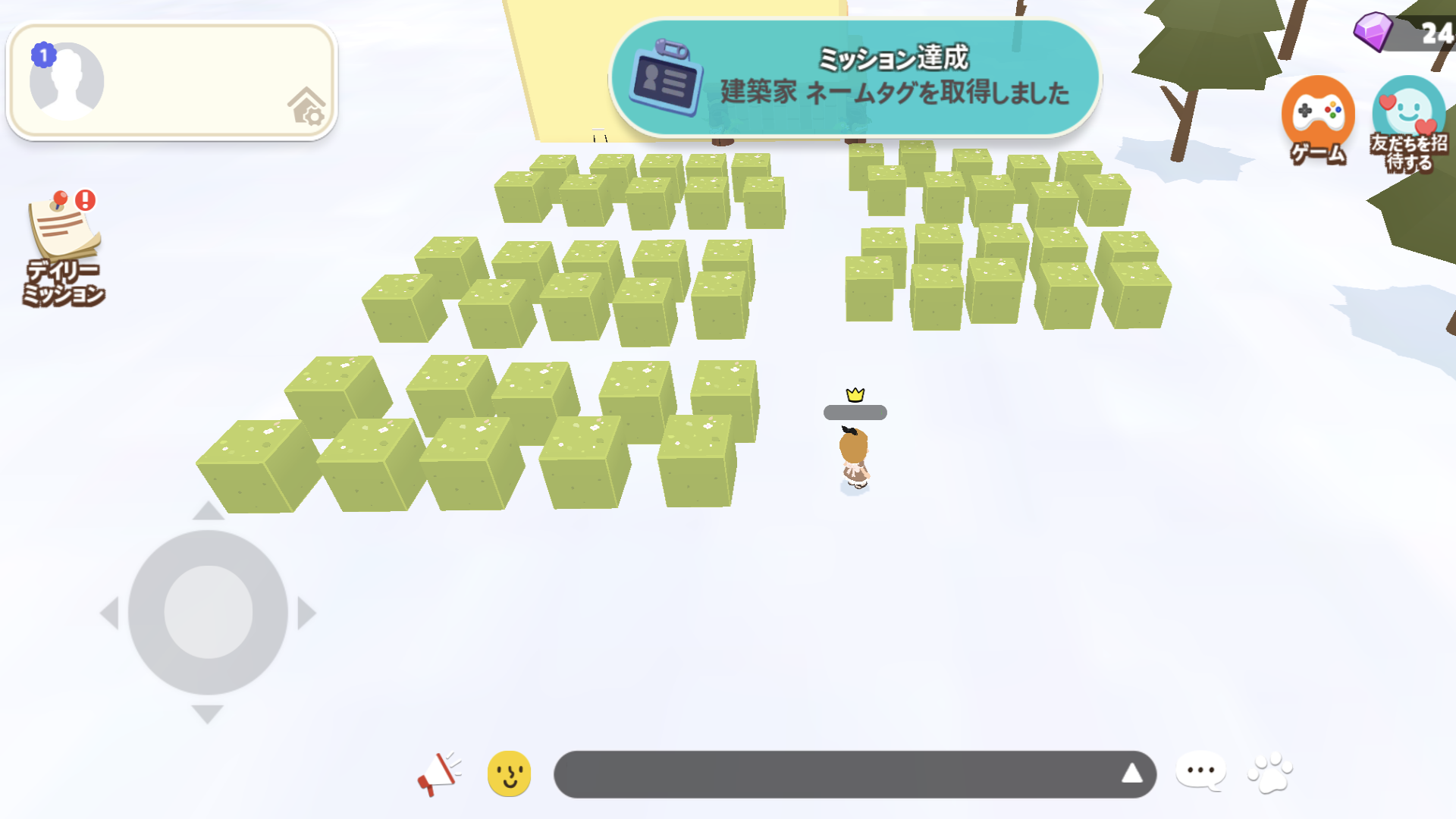Tap the joystick left arrow

[x=109, y=613]
